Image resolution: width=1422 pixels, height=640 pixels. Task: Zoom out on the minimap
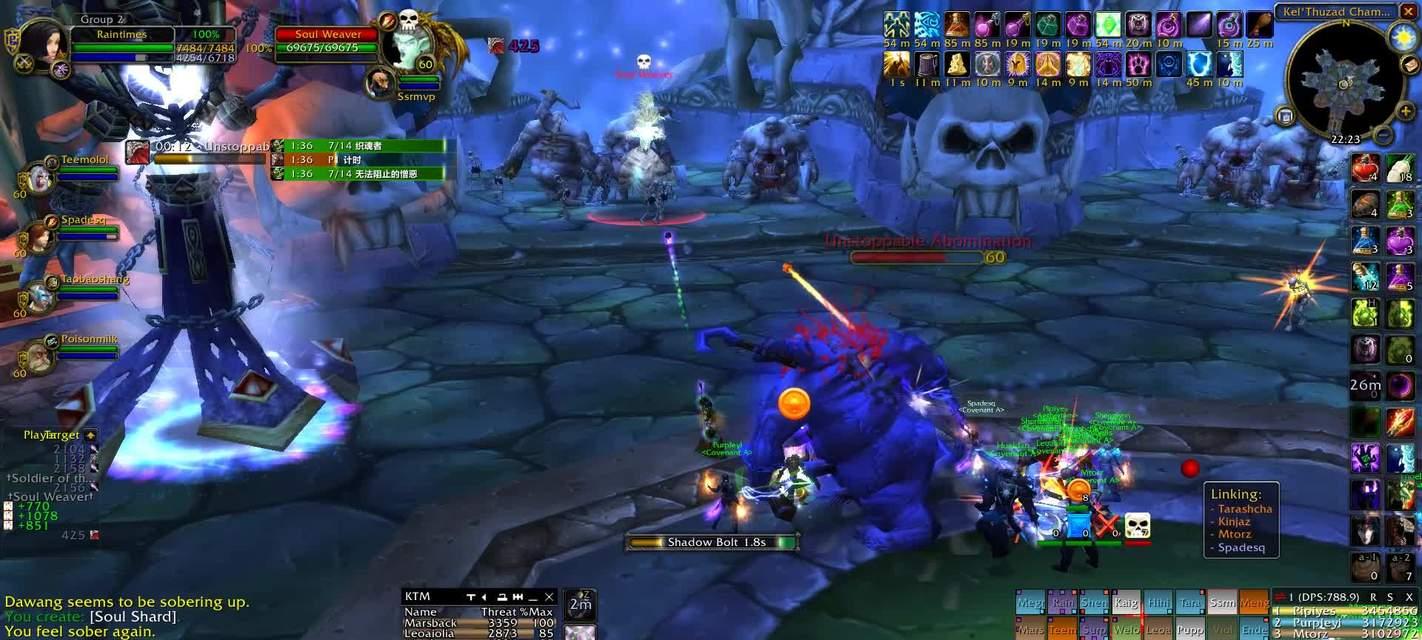[x=1383, y=135]
